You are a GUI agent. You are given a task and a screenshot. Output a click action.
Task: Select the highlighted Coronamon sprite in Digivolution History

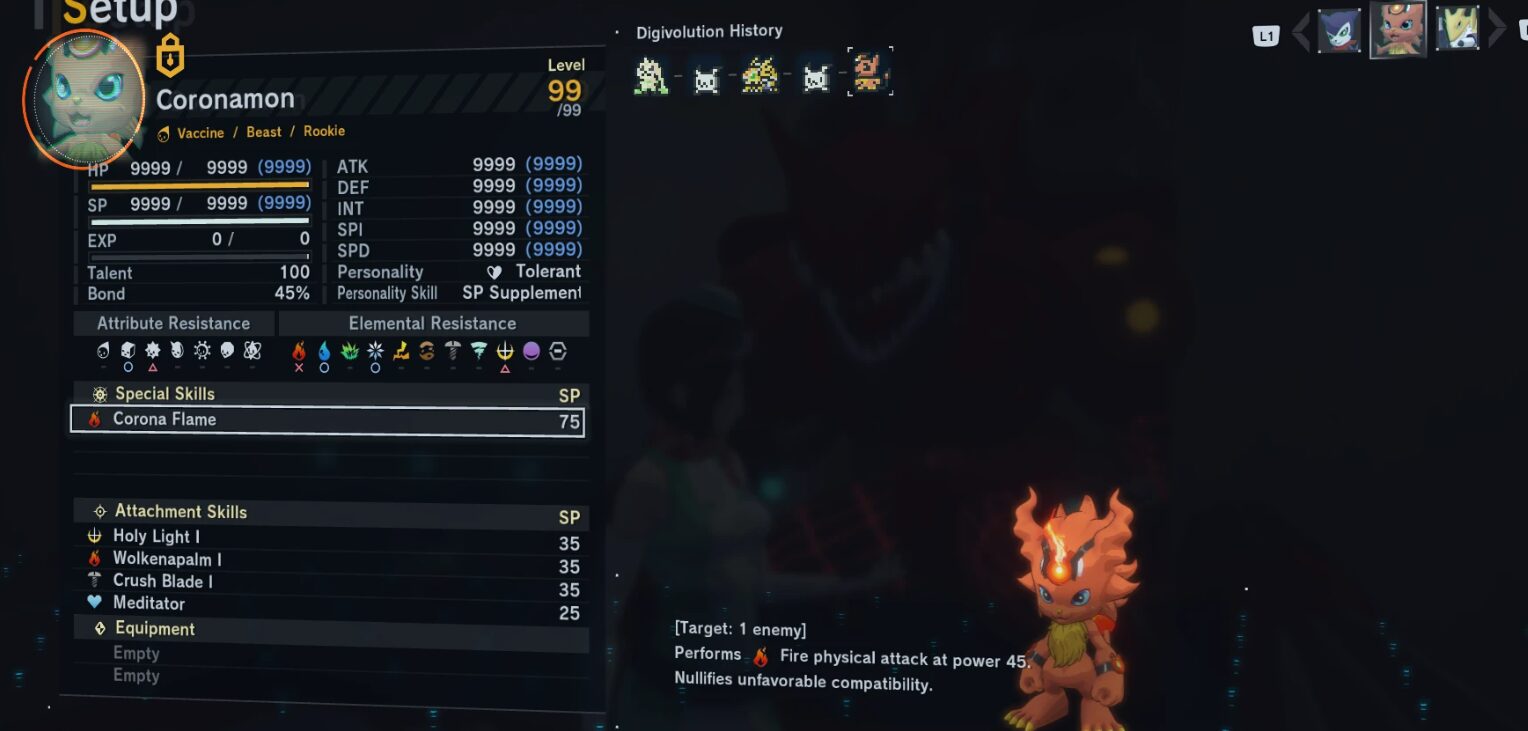point(869,73)
